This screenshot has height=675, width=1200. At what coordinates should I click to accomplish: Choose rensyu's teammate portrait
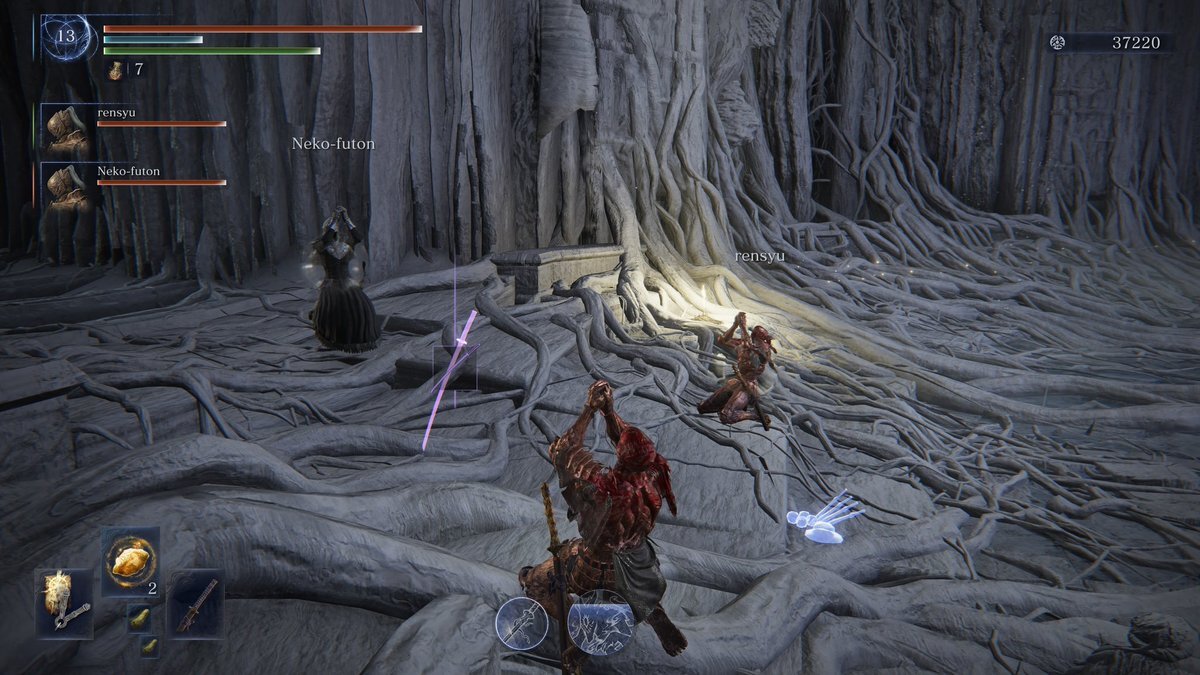coord(67,127)
